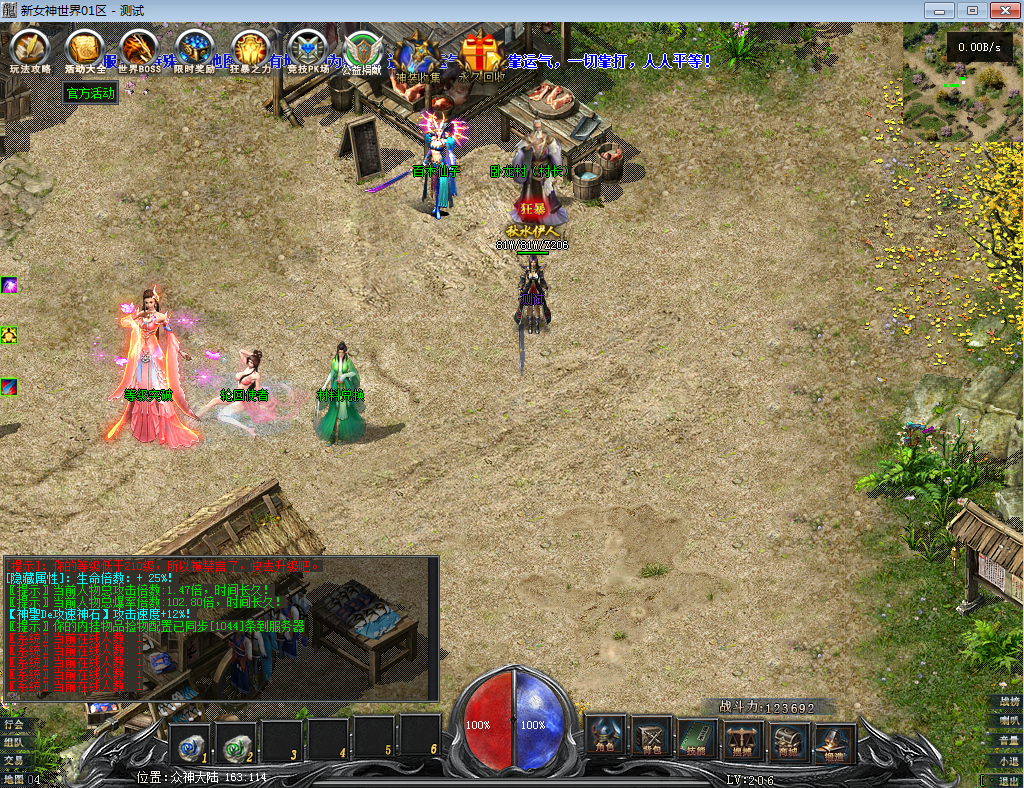Viewport: 1024px width, 788px height.
Task: Open the 交易 trade menu
Action: coord(13,760)
